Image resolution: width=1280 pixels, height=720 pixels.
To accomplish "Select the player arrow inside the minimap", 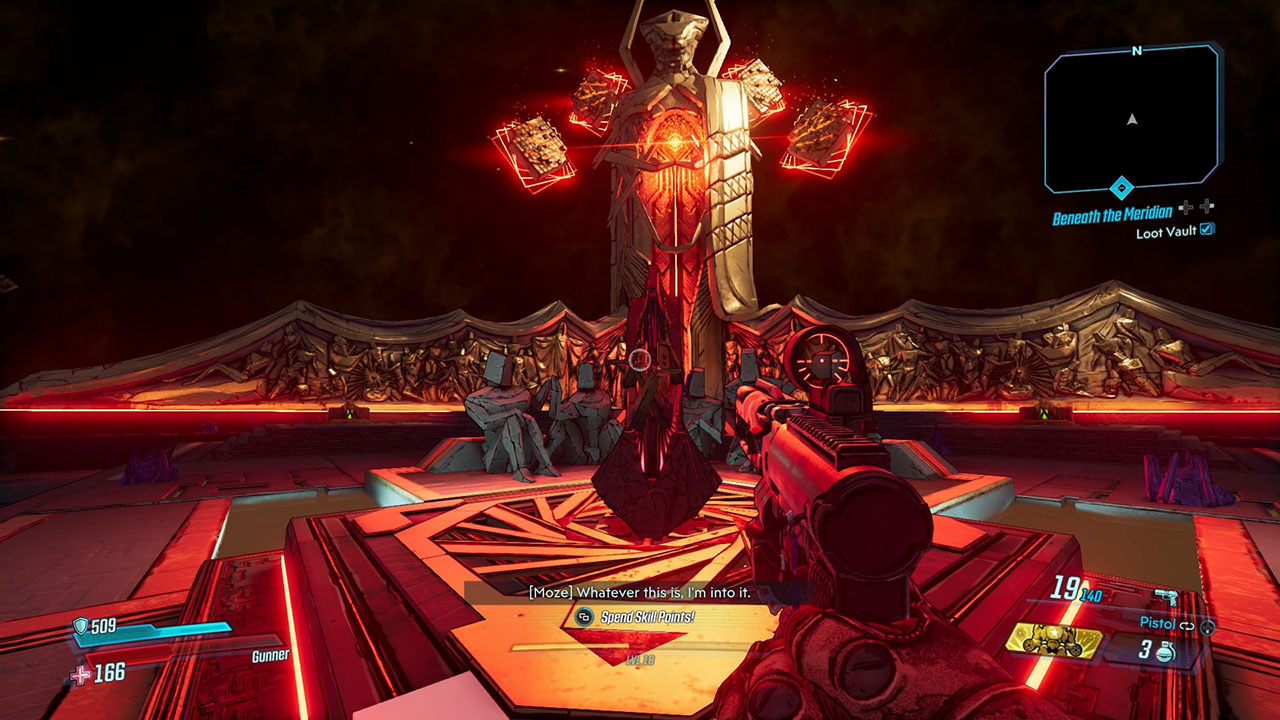I will tap(1130, 117).
